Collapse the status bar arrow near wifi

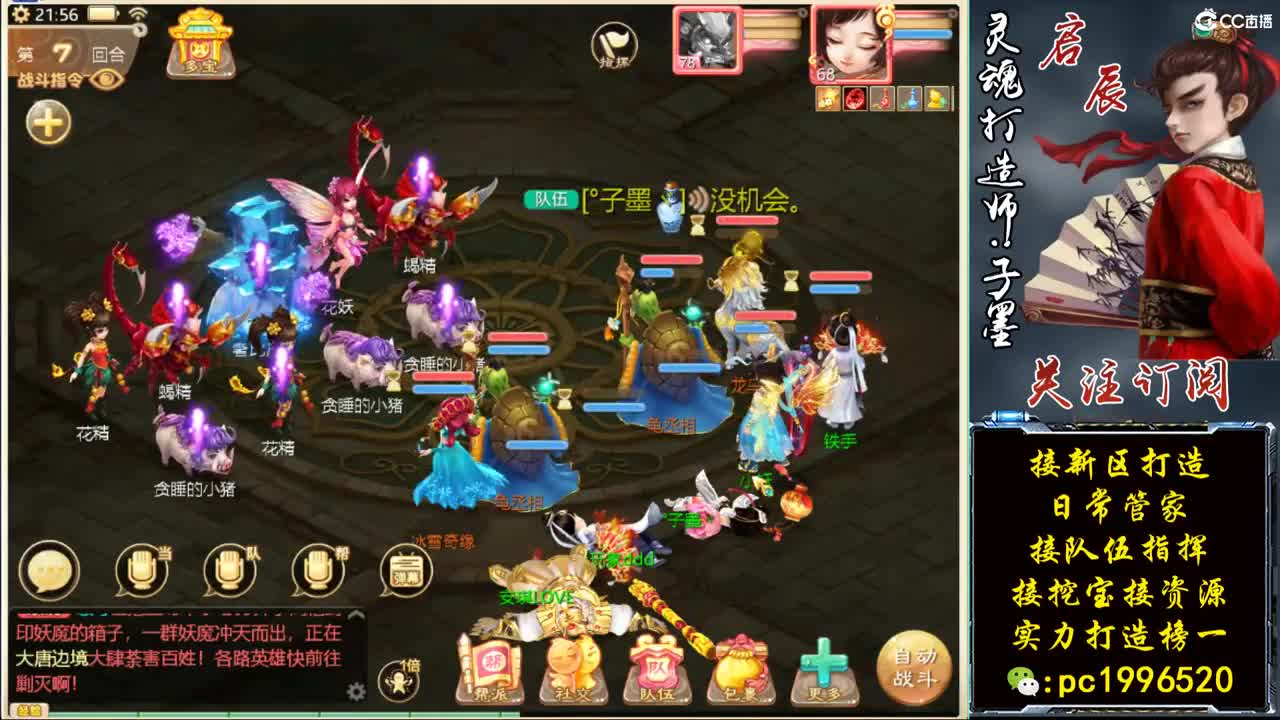point(139,29)
